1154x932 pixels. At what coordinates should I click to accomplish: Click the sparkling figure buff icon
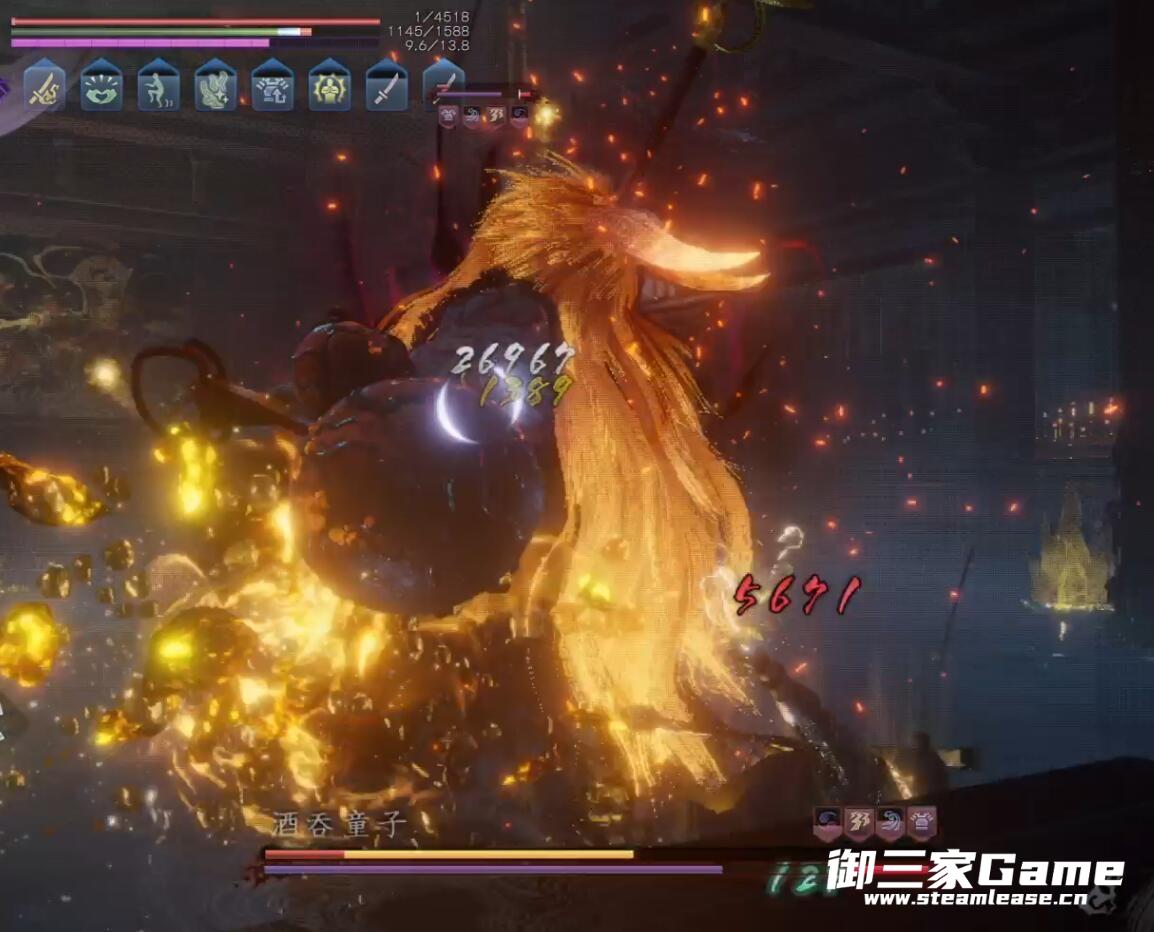[x=215, y=86]
